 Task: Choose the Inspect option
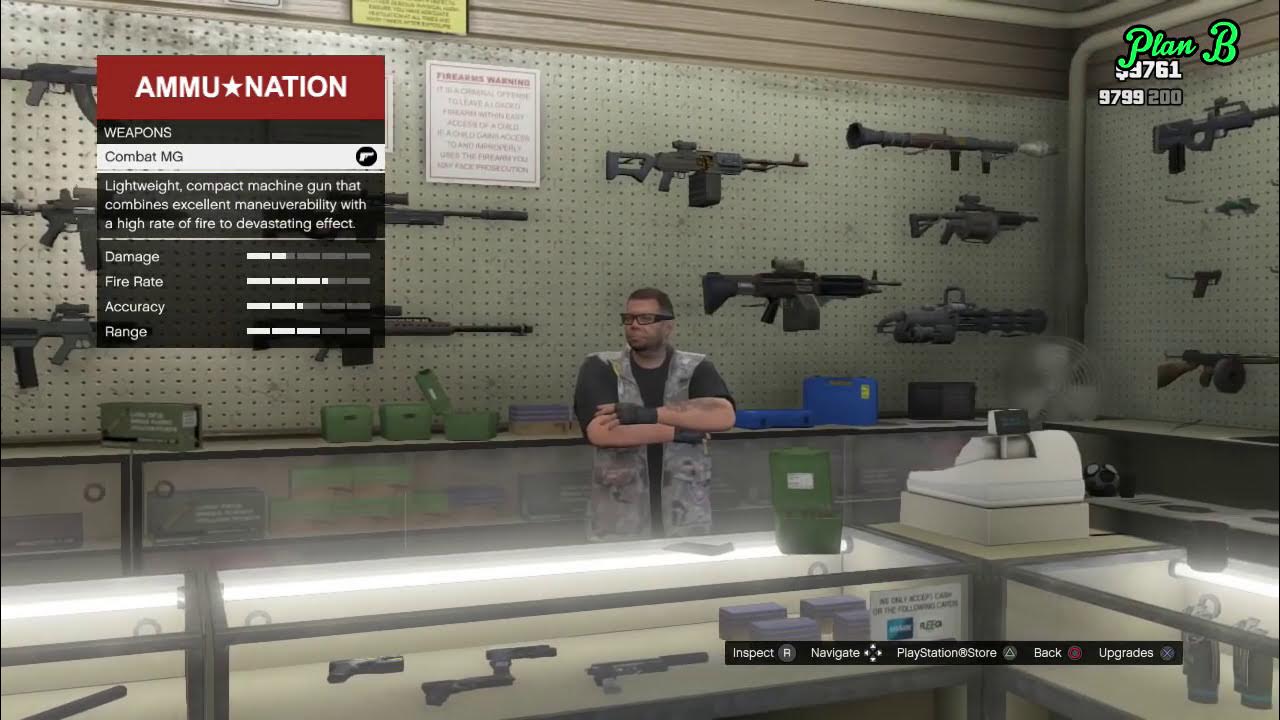(x=763, y=653)
